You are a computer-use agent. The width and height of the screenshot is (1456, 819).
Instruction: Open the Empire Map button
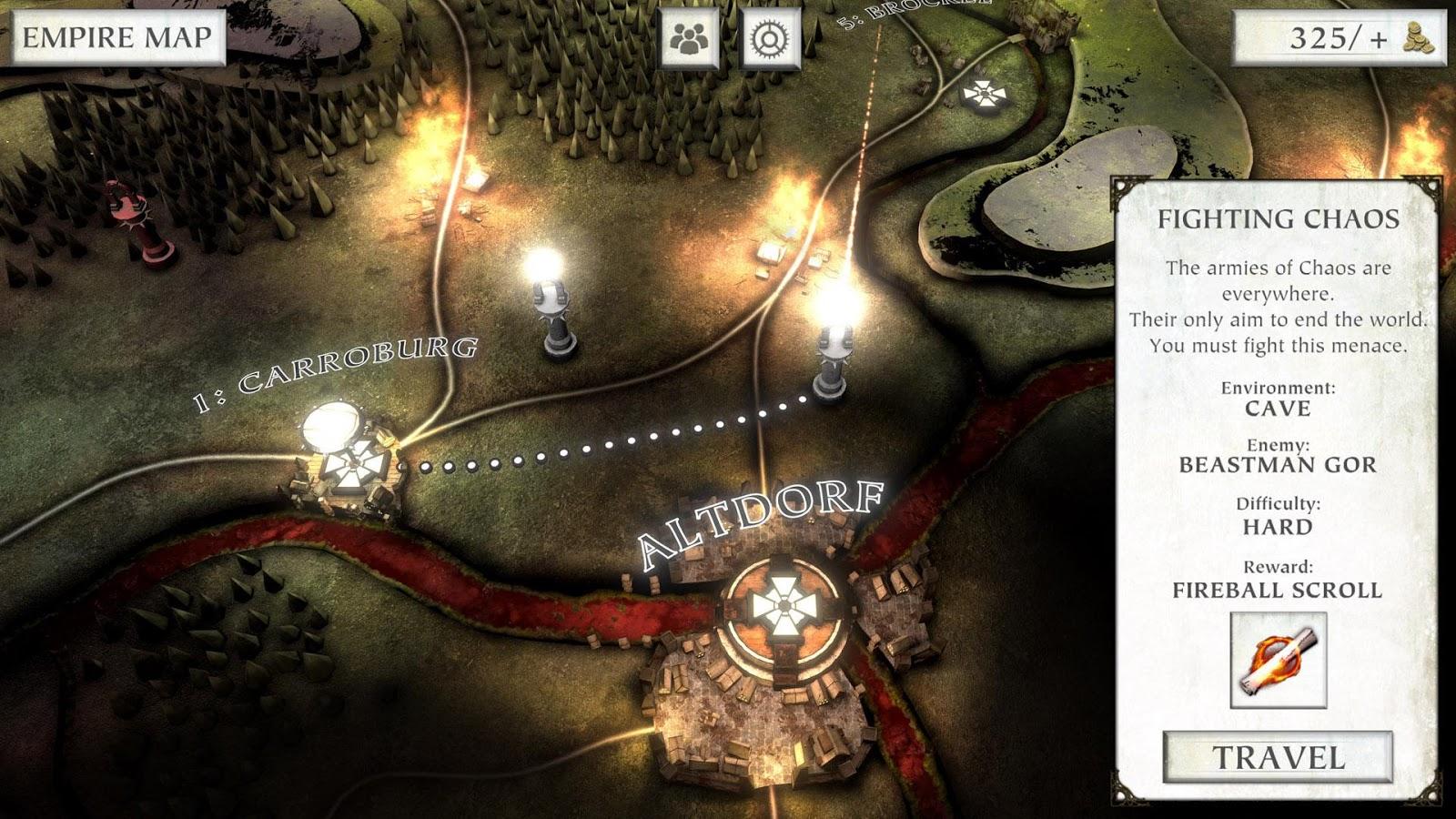(x=116, y=38)
